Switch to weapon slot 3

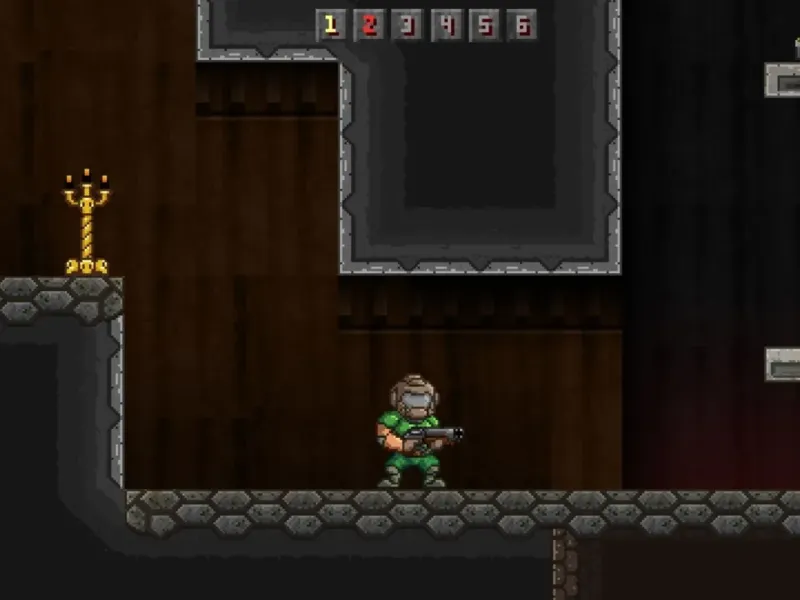coord(407,26)
